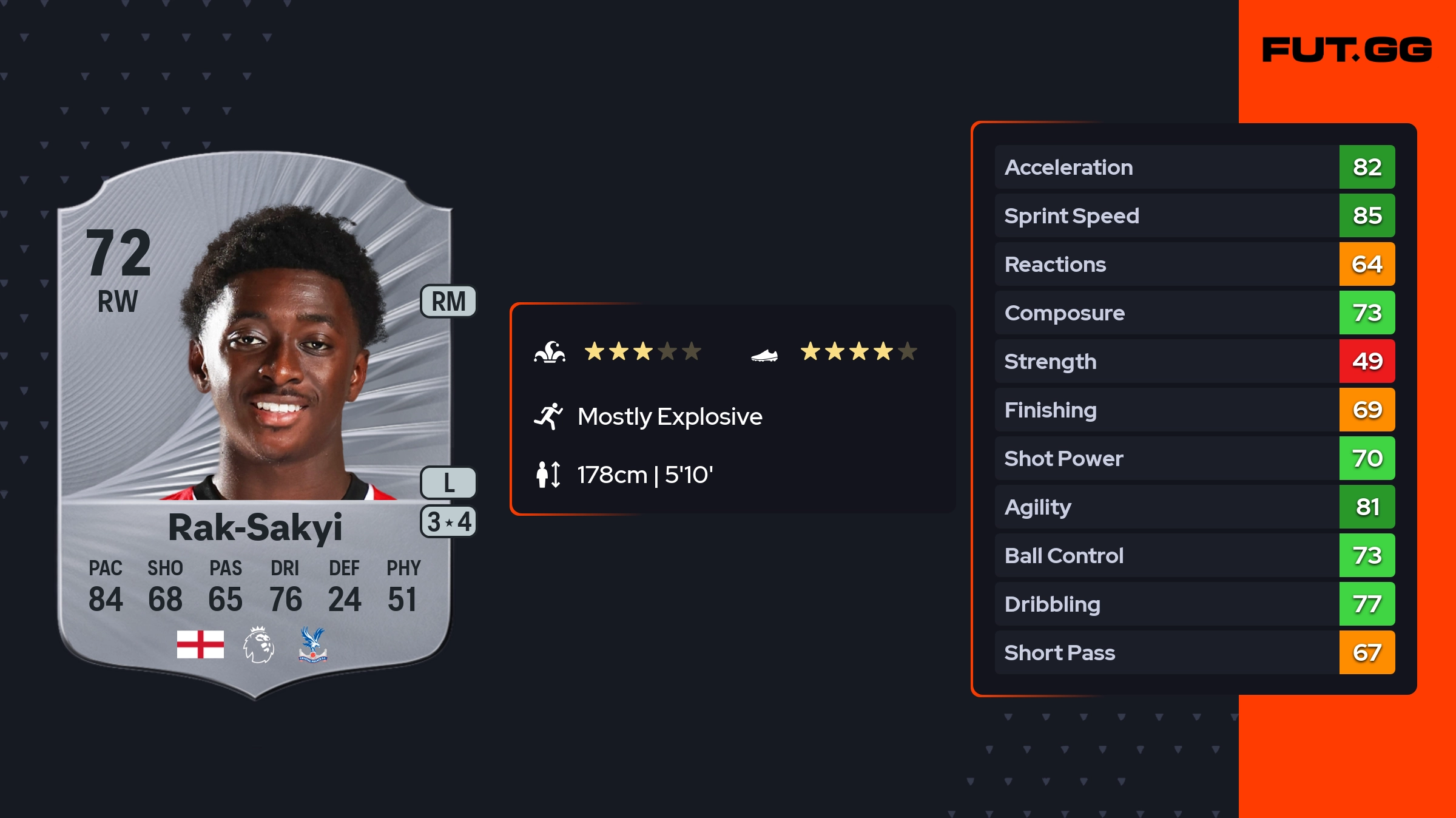Screen dimensions: 1456x818
Task: Click the Ball Control stat row
Action: click(1194, 555)
